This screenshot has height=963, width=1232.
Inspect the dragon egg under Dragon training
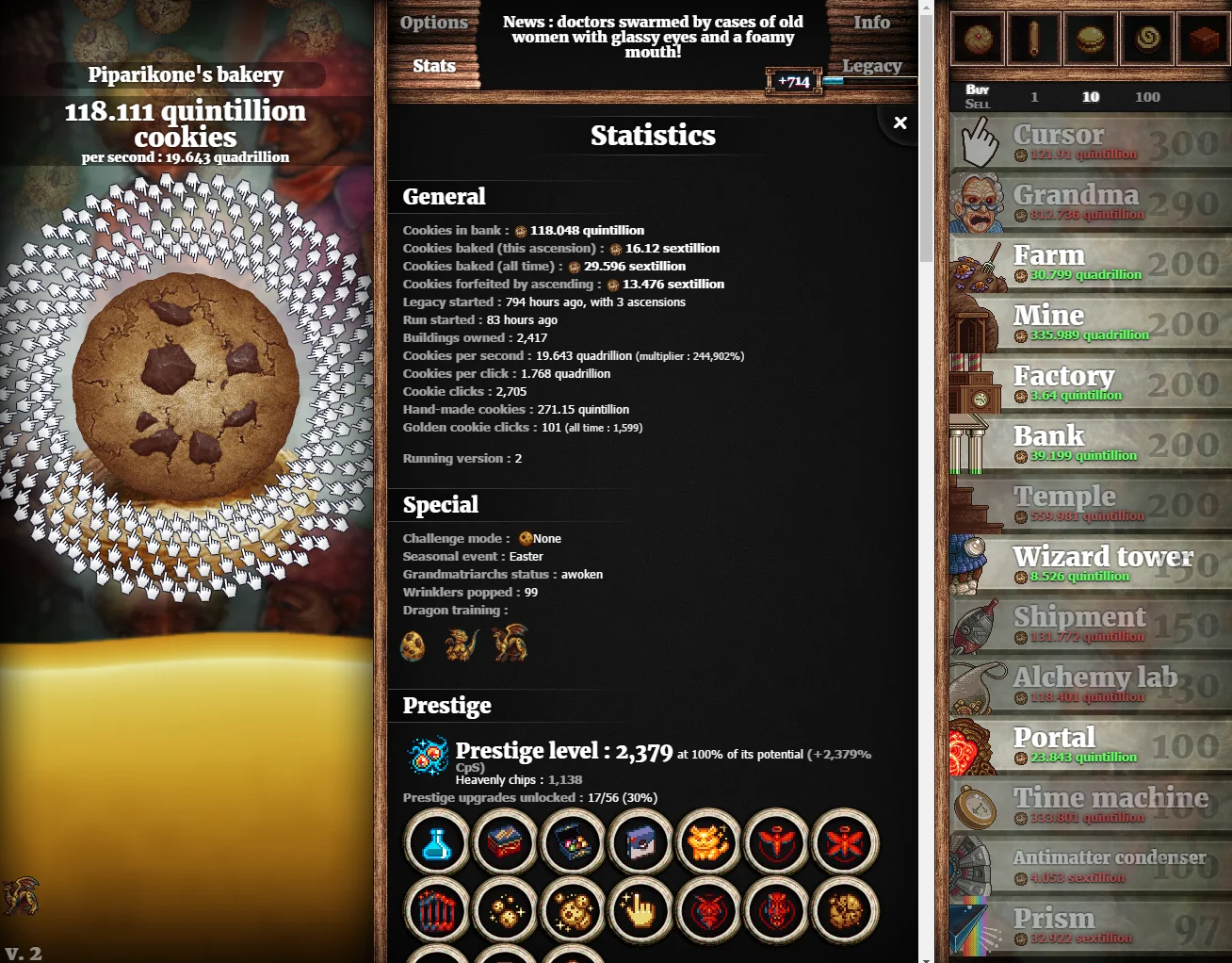coord(413,645)
